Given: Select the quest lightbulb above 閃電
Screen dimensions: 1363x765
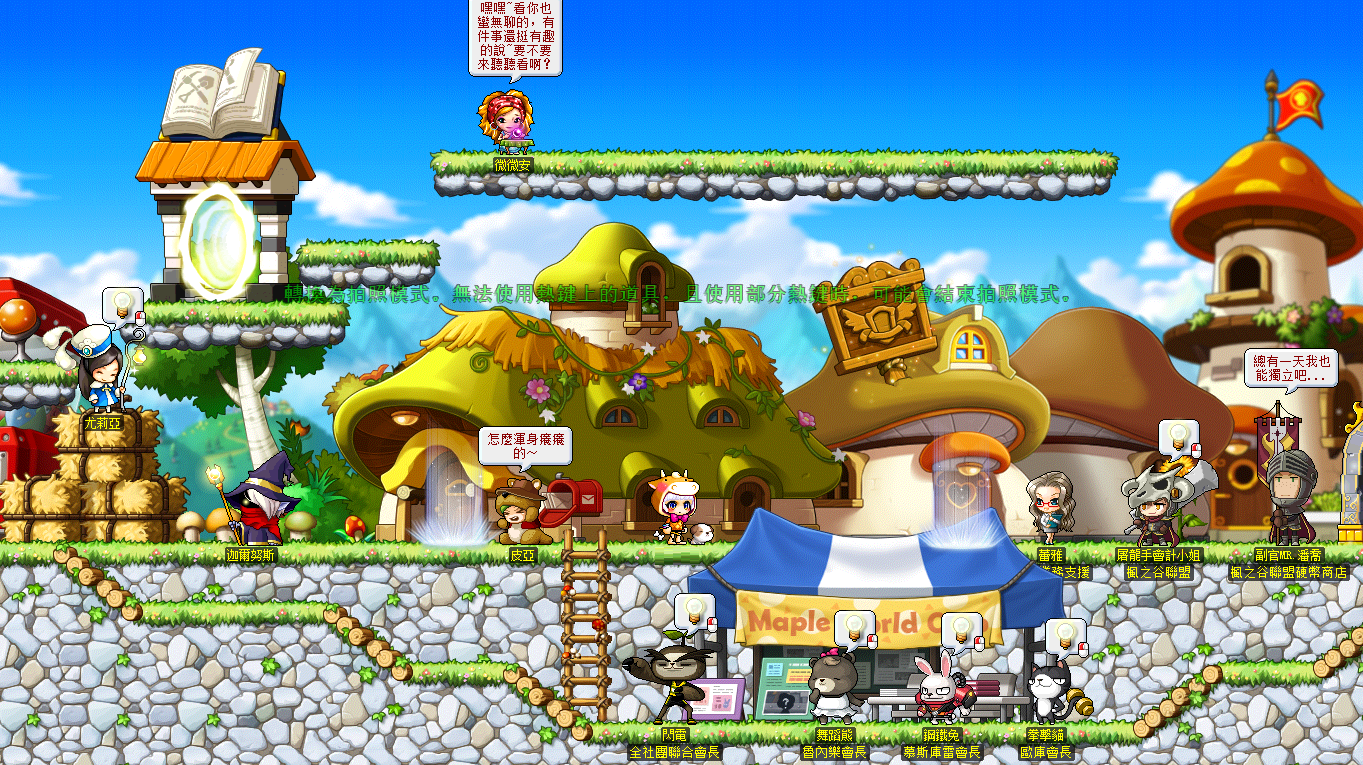Looking at the screenshot, I should [x=694, y=610].
